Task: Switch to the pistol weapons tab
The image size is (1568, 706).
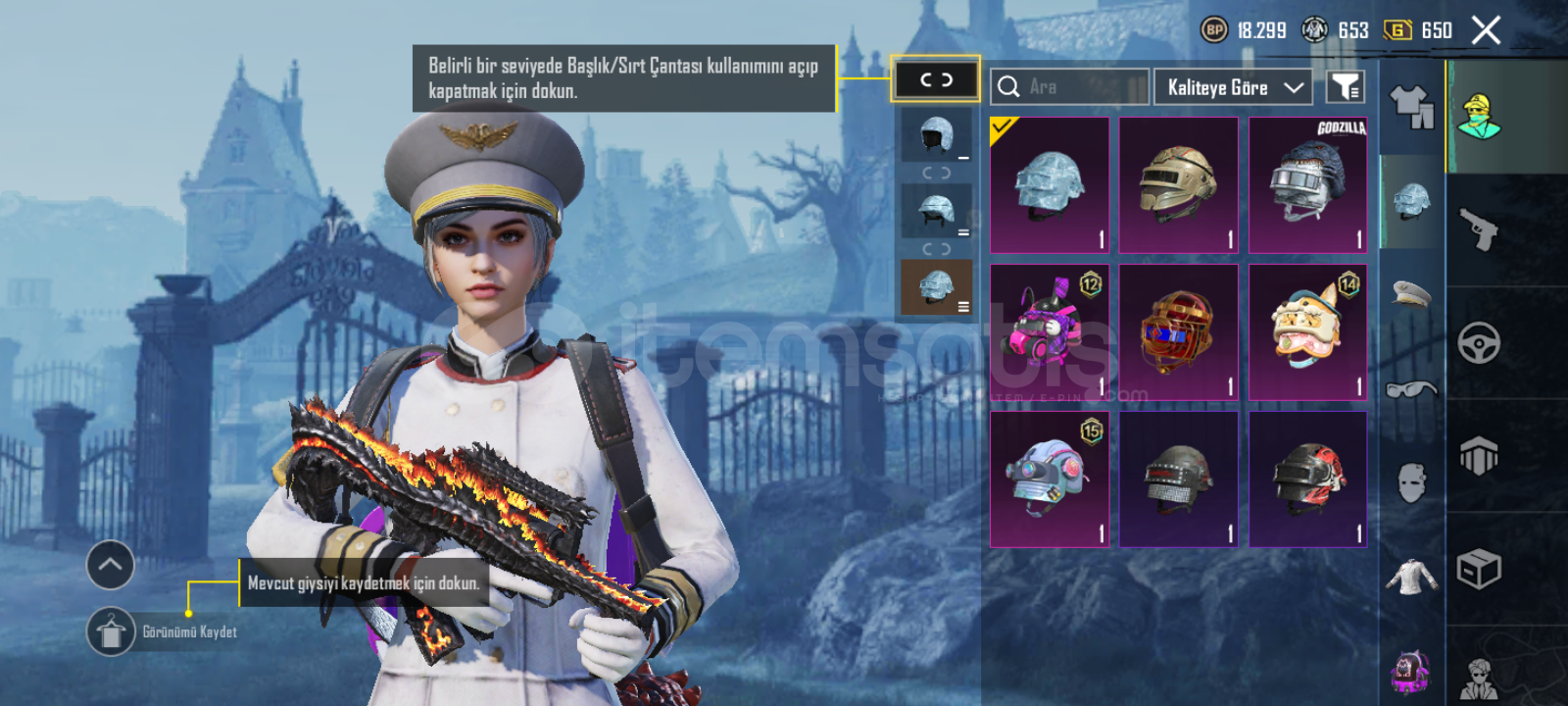Action: coord(1480,229)
